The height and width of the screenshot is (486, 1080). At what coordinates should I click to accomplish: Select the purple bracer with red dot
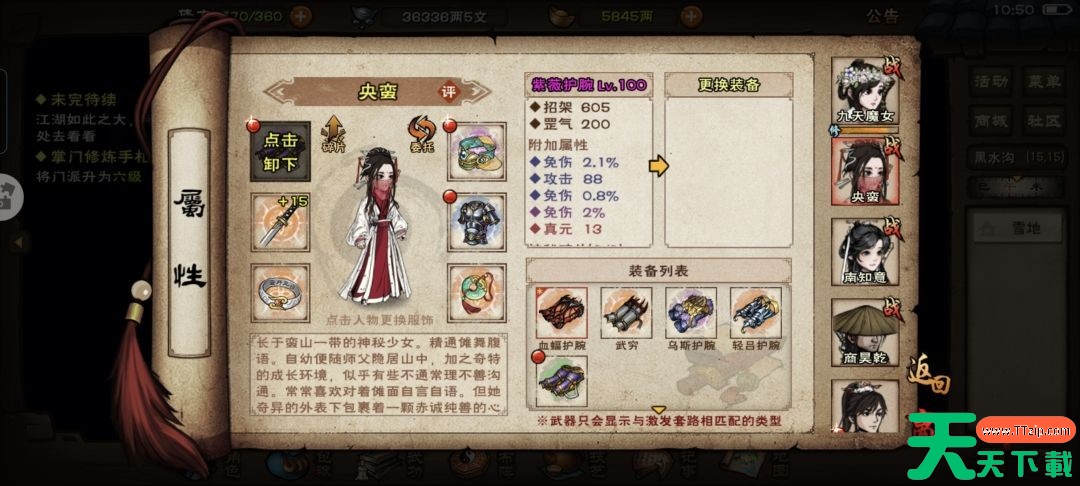click(x=562, y=380)
